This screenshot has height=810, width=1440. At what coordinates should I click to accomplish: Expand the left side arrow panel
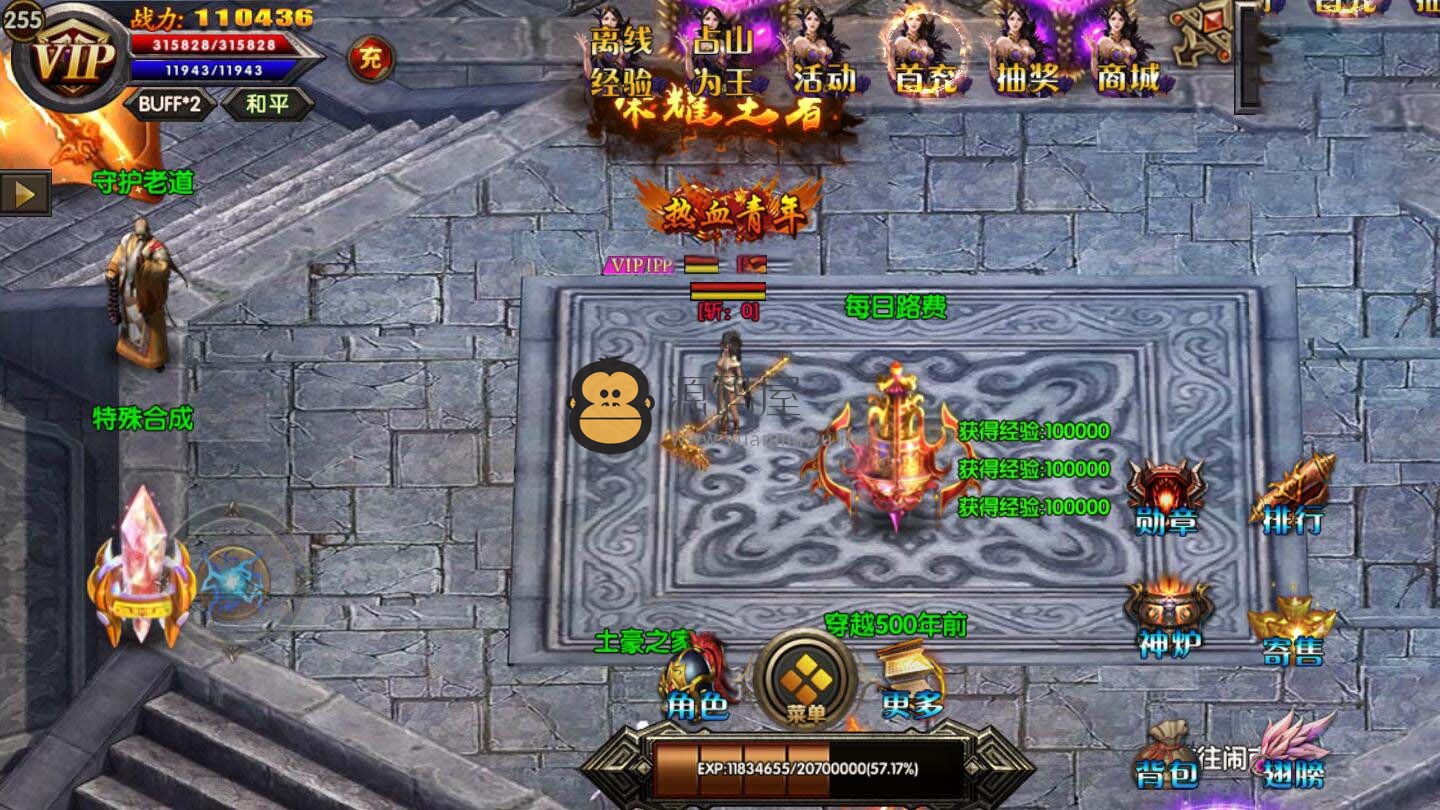pos(25,192)
